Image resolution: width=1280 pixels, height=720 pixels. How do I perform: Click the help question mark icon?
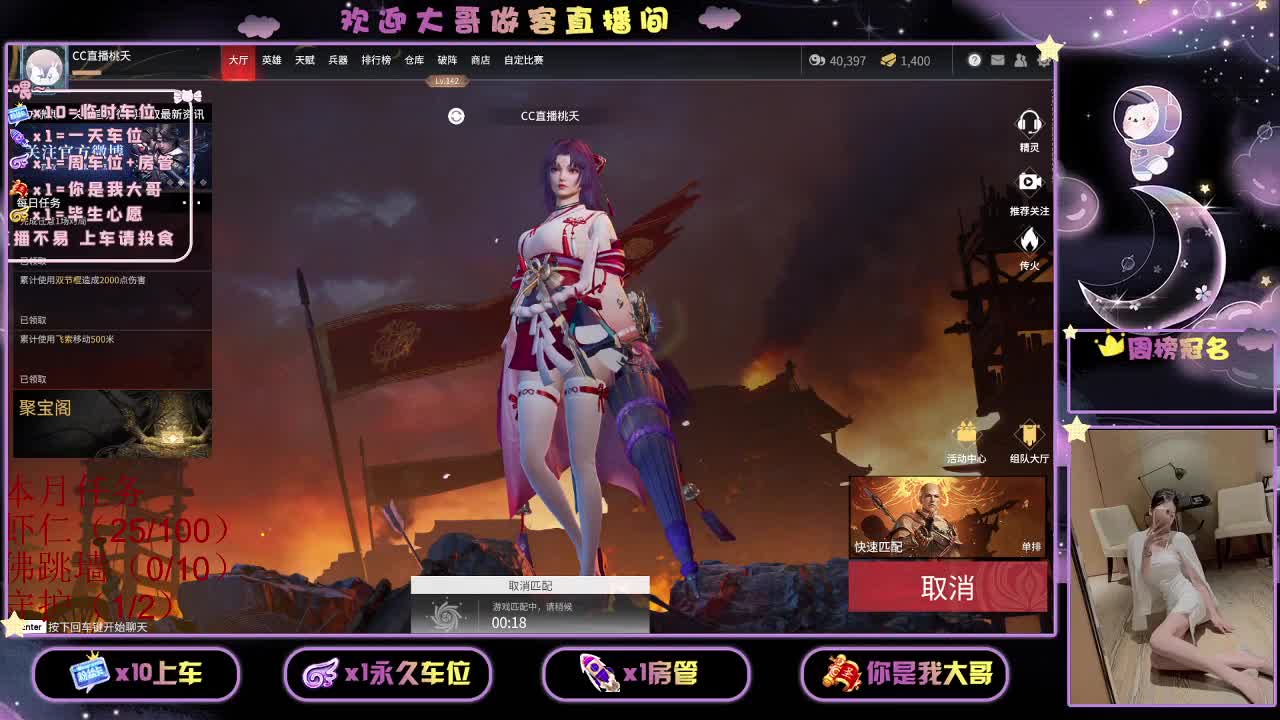[974, 61]
